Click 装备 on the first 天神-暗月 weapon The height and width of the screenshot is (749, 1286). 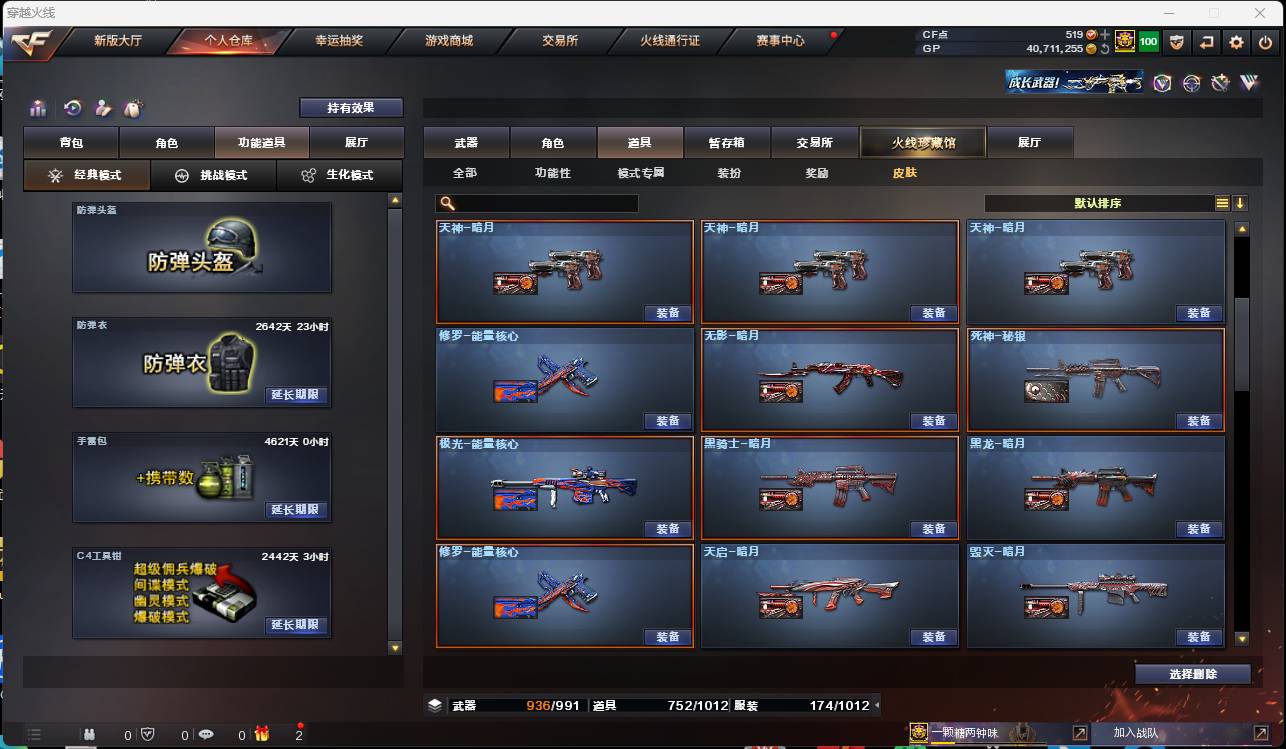[x=668, y=313]
